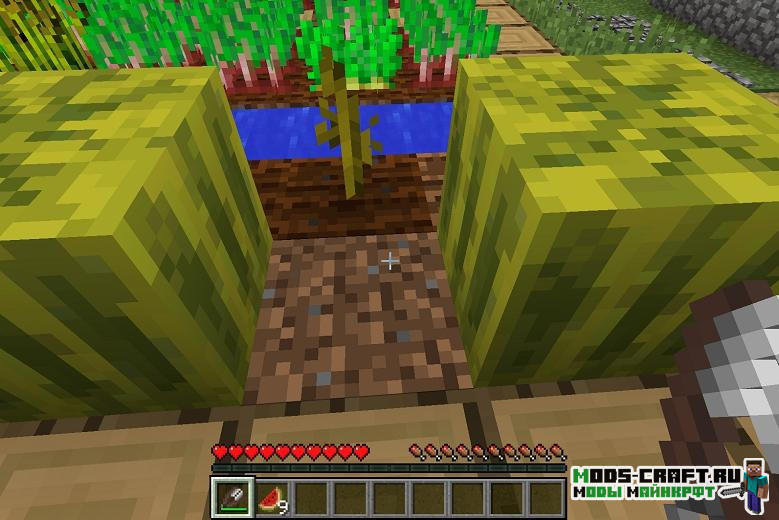Screen dimensions: 779x520
Task: Select the shovel hotbar slot
Action: pyautogui.click(x=232, y=497)
